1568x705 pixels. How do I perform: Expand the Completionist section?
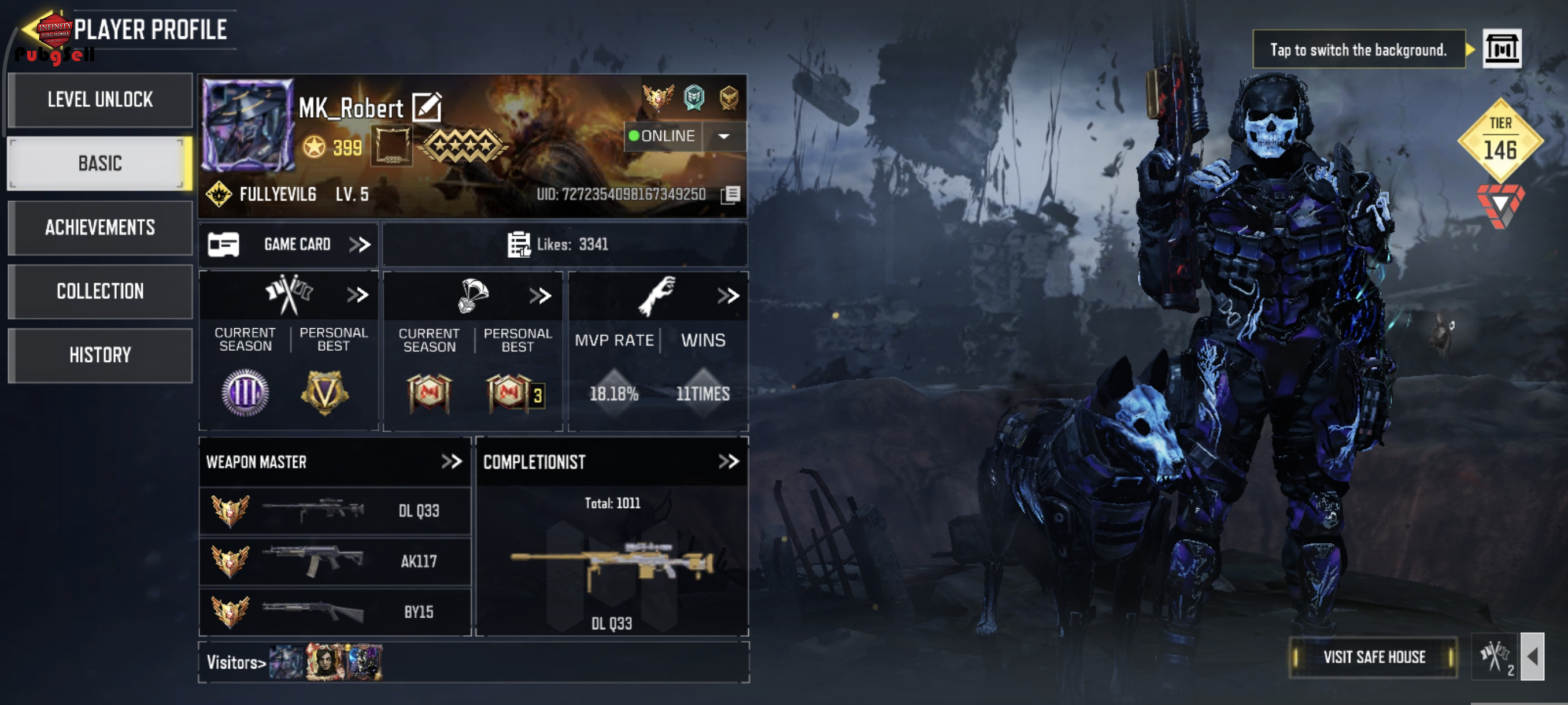[728, 462]
